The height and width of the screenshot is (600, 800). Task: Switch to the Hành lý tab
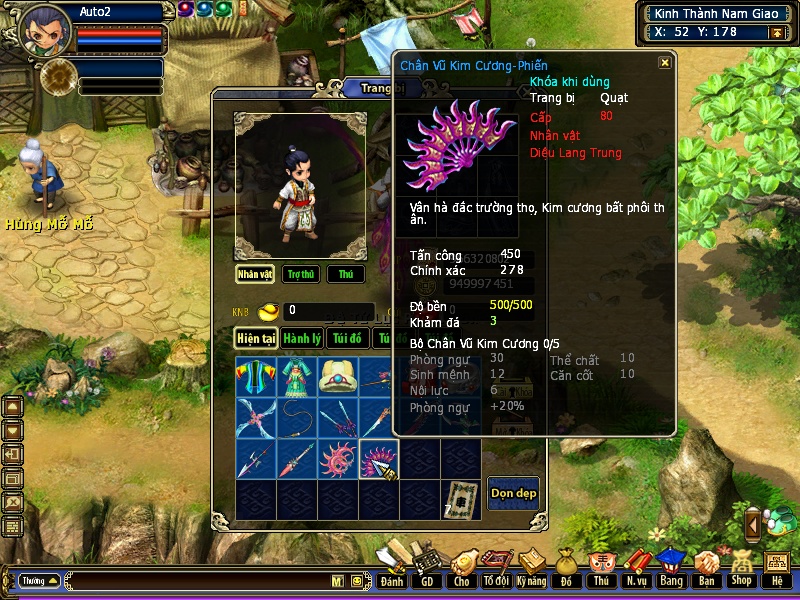click(x=301, y=339)
